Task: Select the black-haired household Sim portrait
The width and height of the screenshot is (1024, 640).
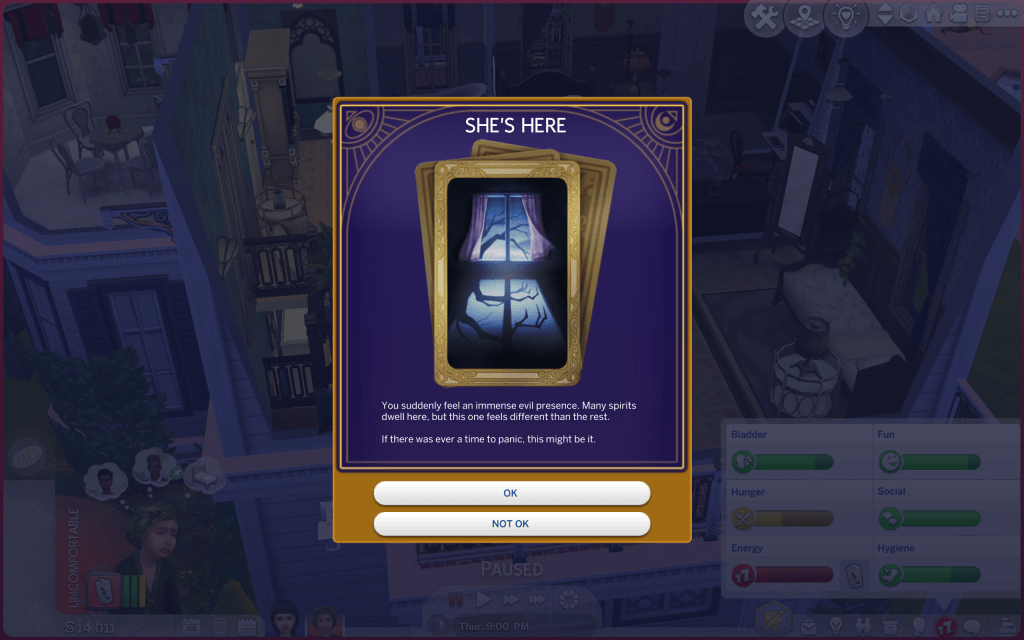Action: pos(285,621)
